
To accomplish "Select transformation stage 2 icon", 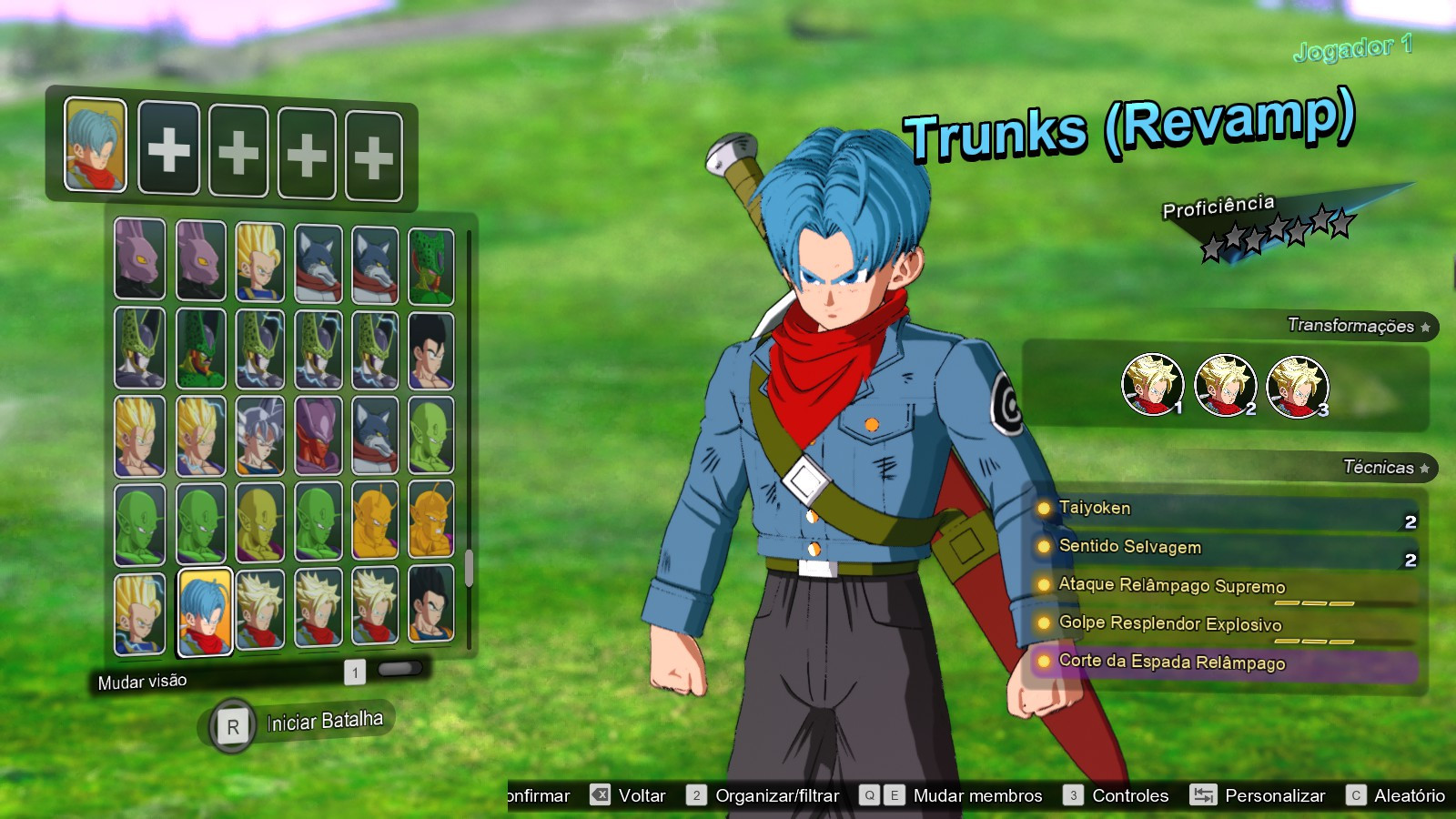I will coord(1226,386).
